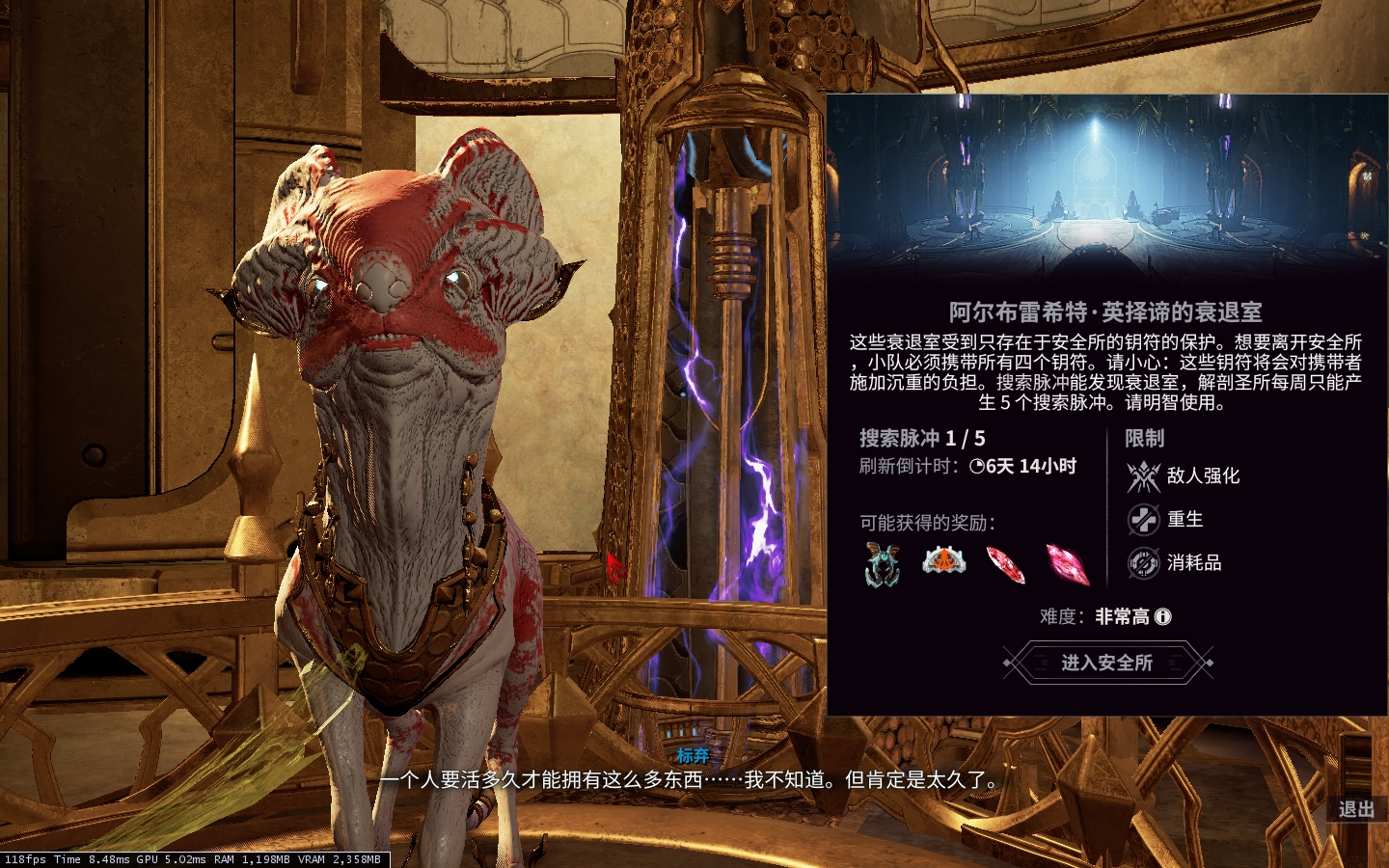Click the 进入安全所 (Enter Sanctum) button

coord(1107,663)
